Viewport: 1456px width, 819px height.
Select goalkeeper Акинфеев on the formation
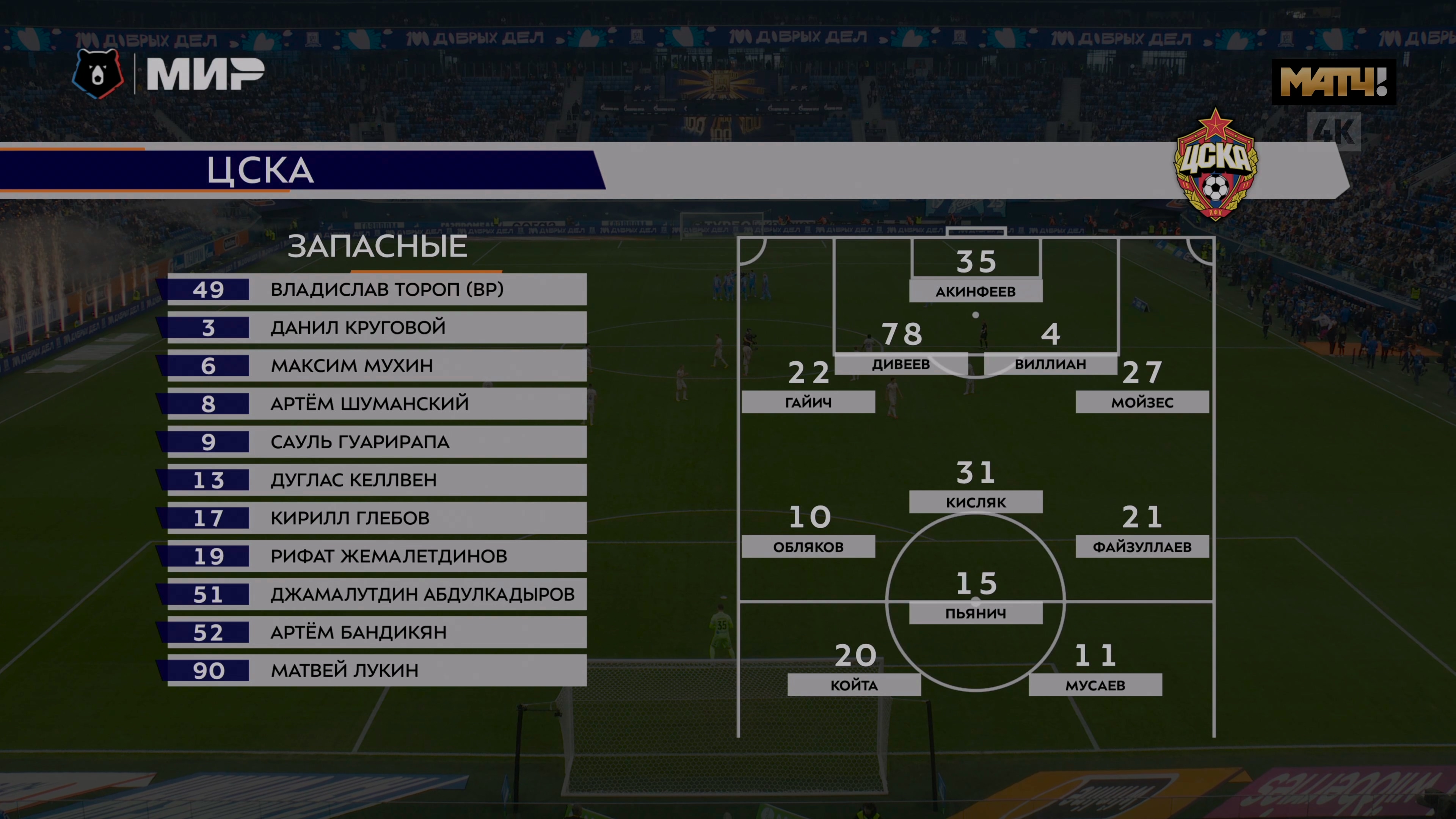[976, 291]
